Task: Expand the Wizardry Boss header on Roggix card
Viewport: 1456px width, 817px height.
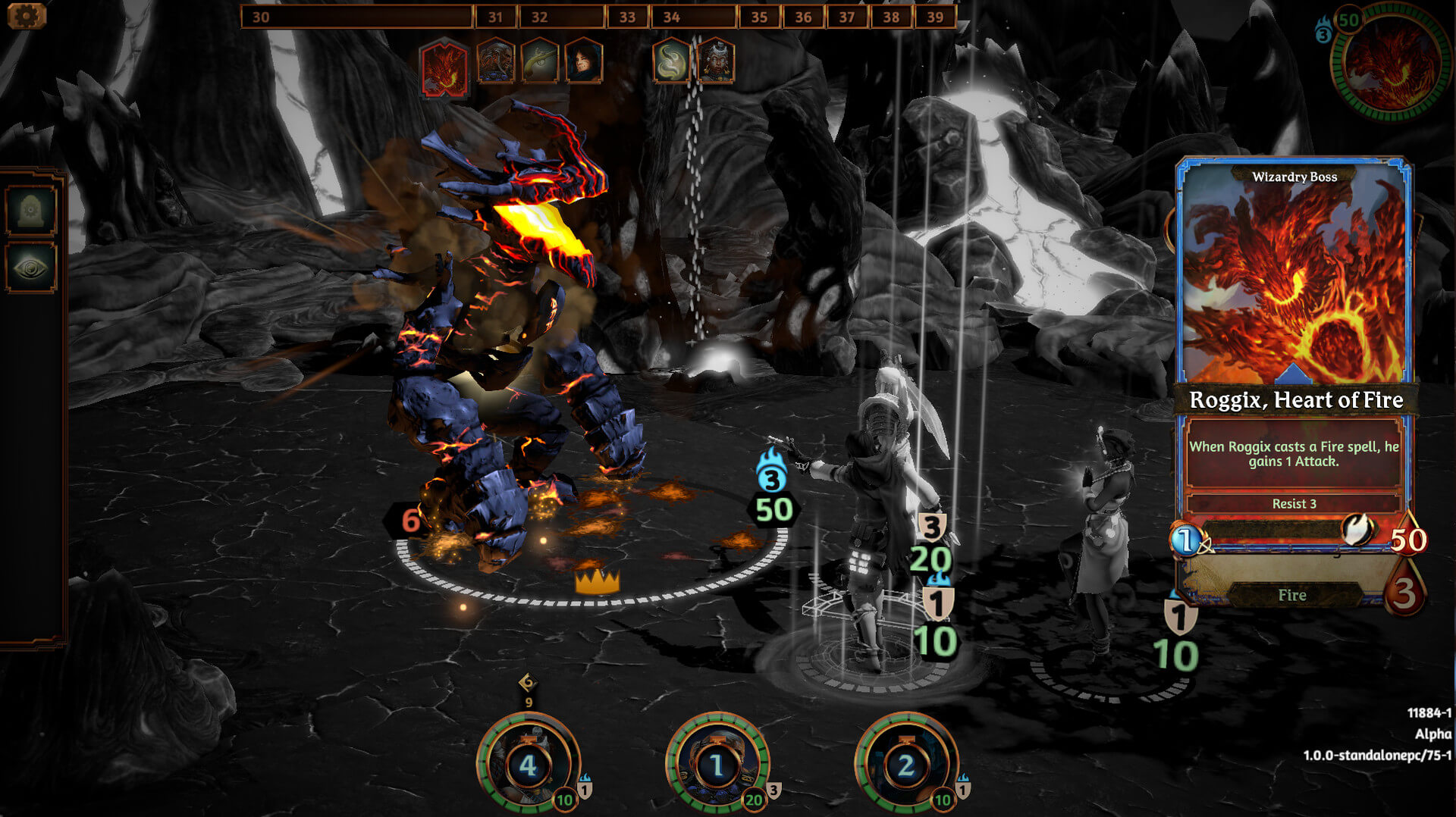Action: tap(1295, 176)
